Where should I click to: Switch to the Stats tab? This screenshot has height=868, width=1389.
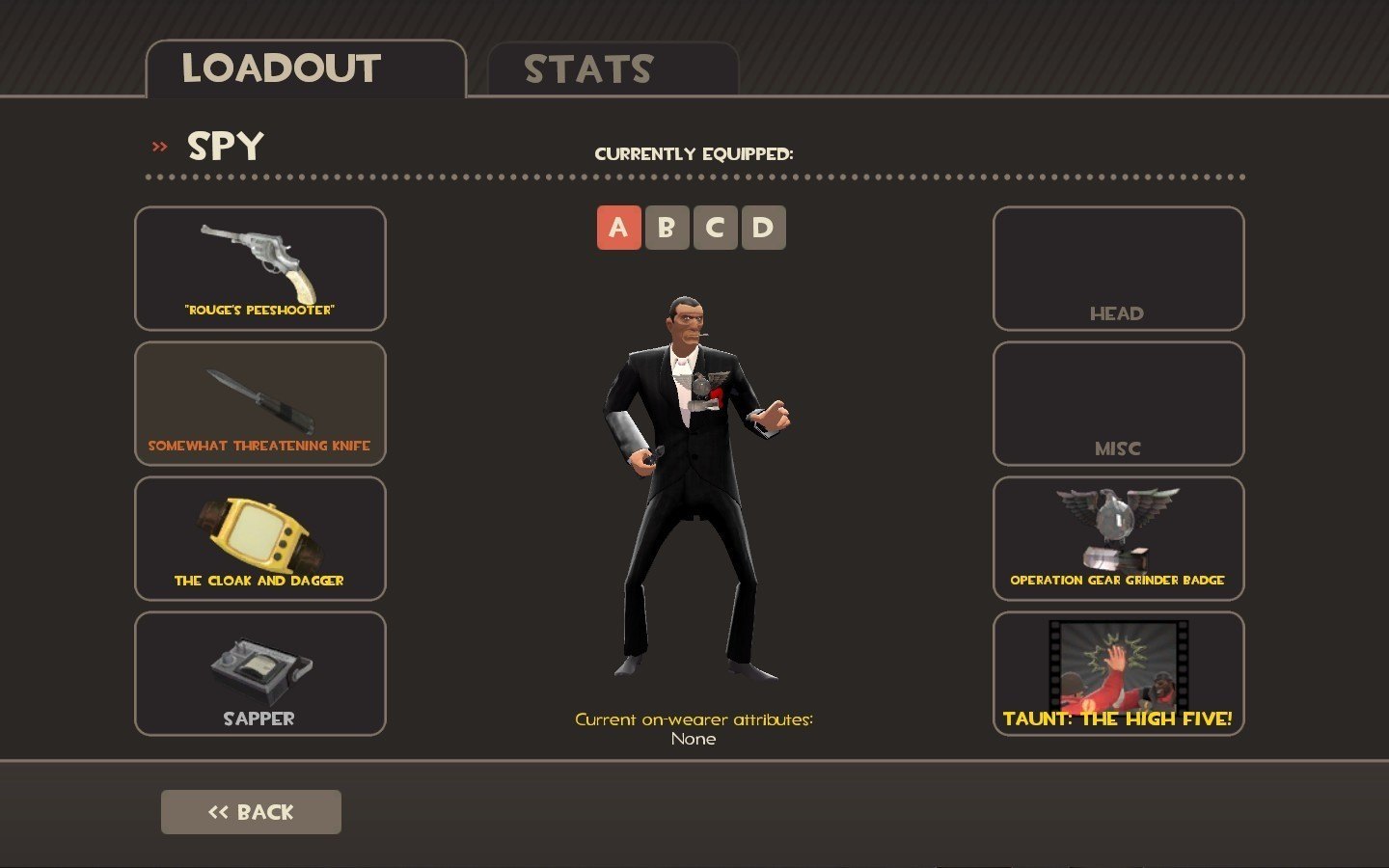coord(613,69)
